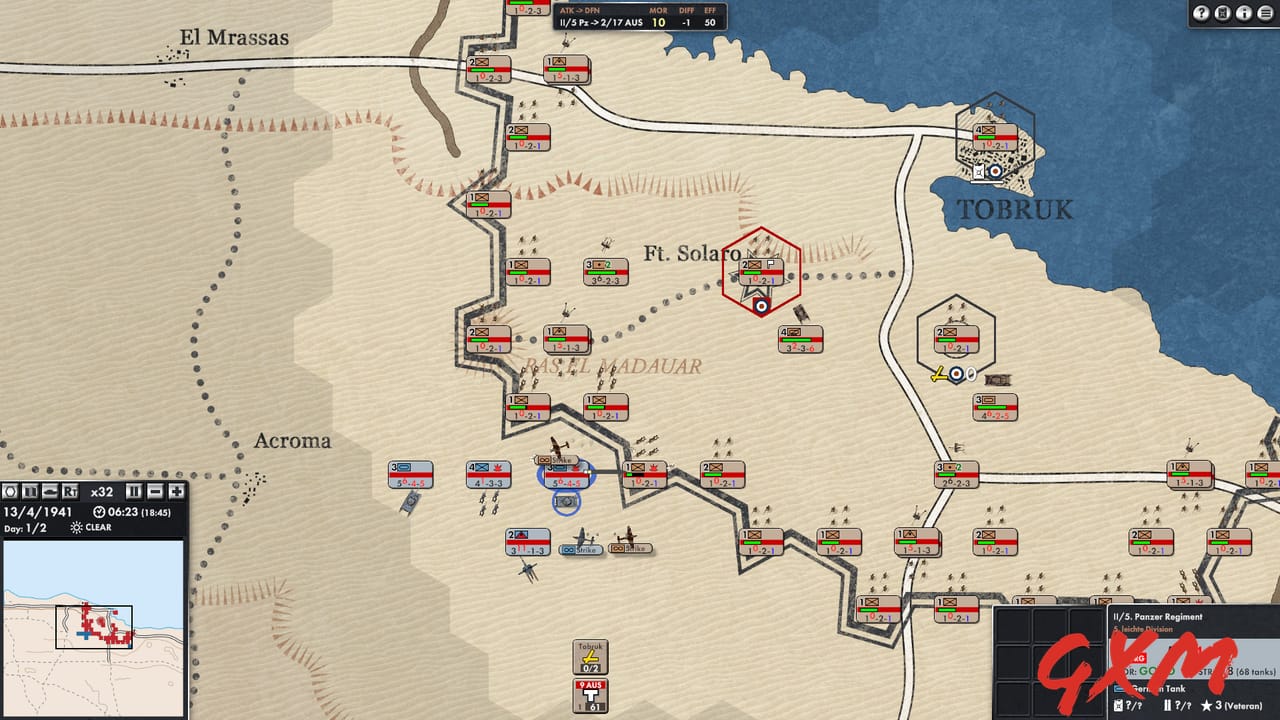Viewport: 1280px width, 720px height.
Task: Zoom the map out with the minus button
Action: point(153,491)
